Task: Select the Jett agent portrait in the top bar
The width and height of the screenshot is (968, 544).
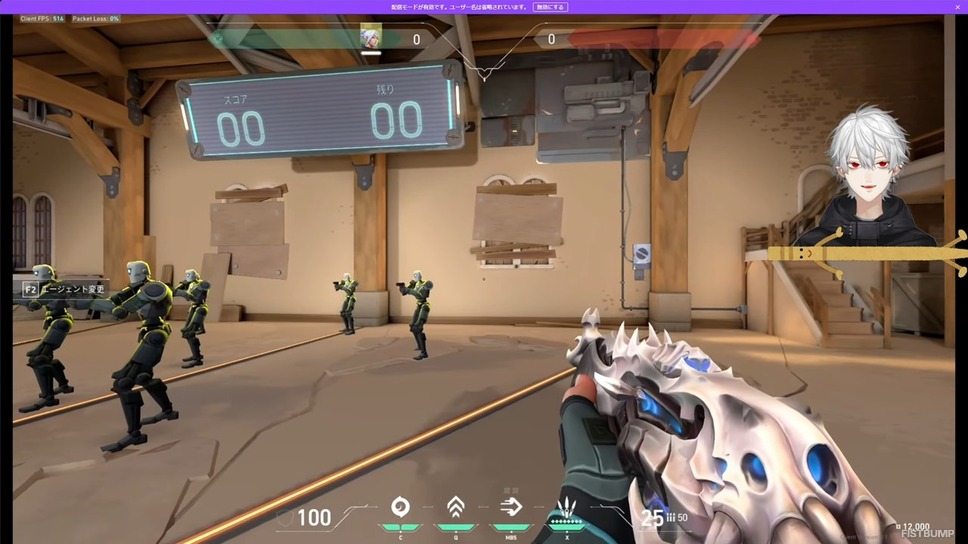Action: 370,38
